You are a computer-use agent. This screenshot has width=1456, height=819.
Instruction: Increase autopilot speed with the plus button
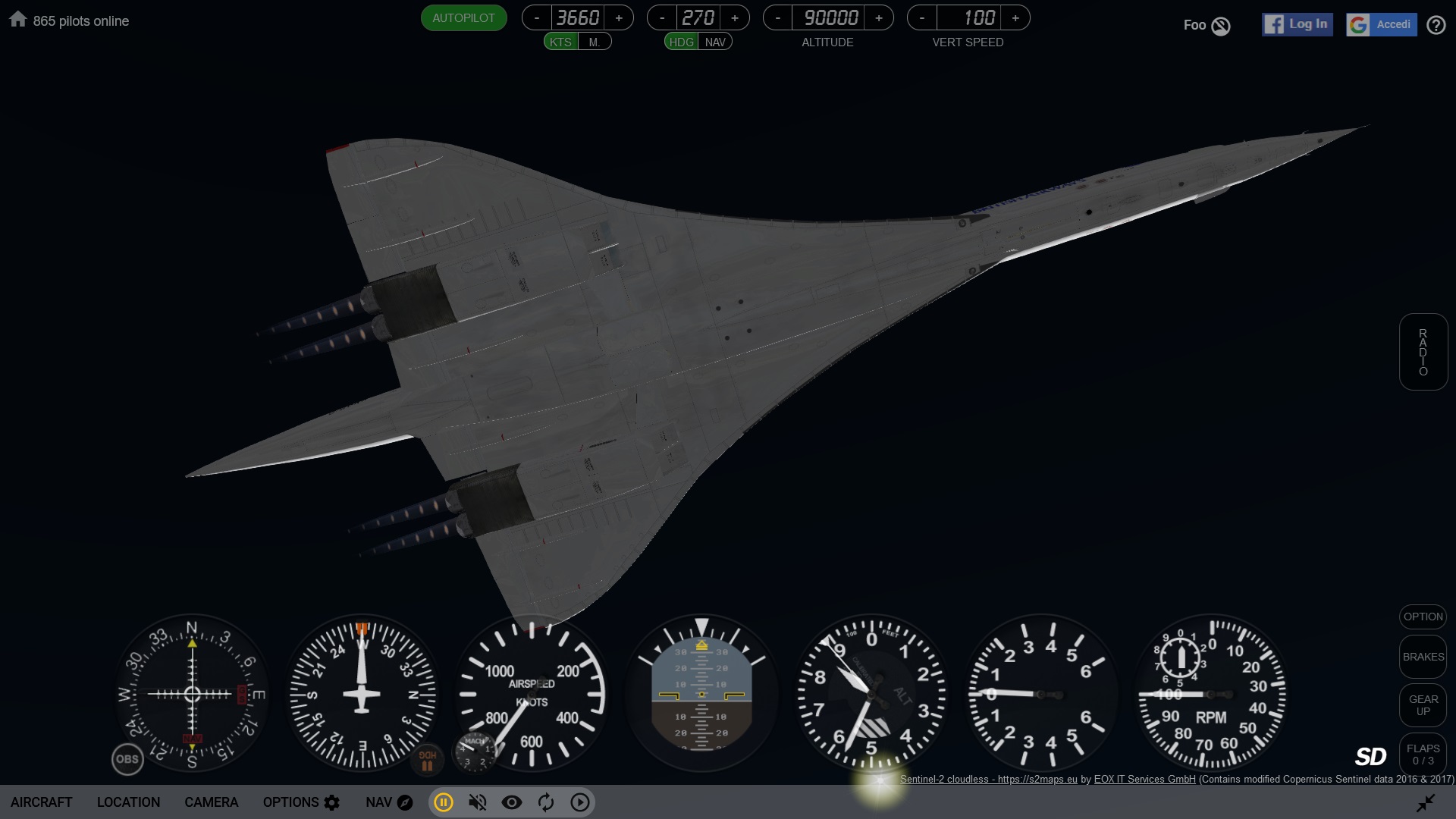(x=619, y=18)
